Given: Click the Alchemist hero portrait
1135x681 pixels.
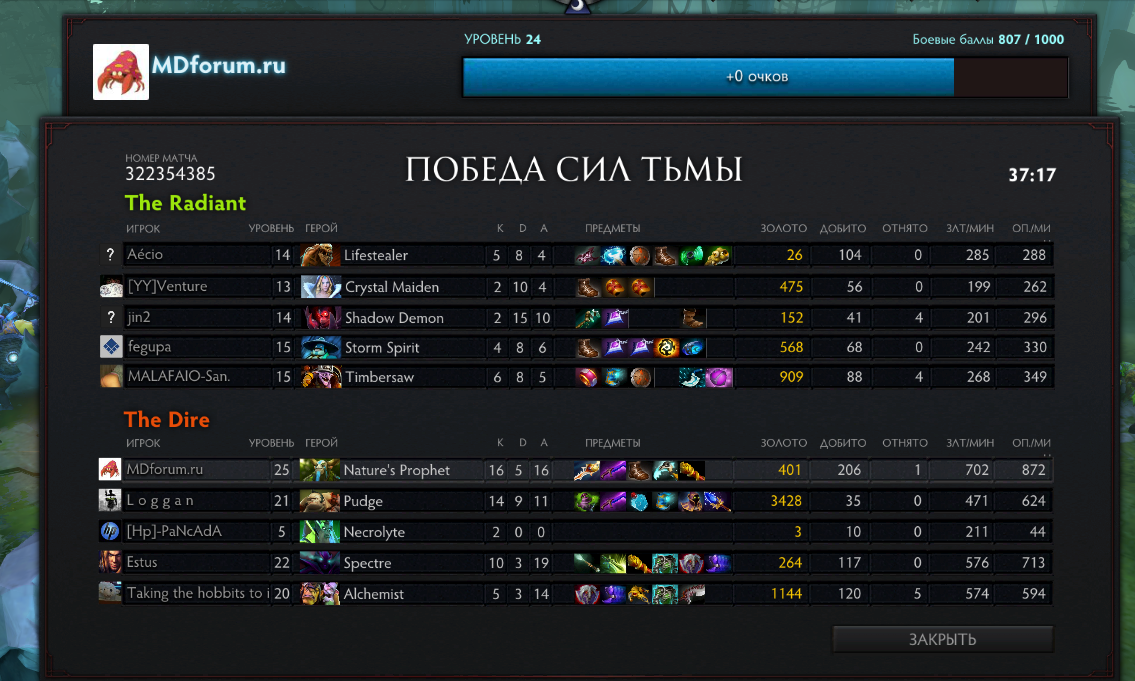Looking at the screenshot, I should click(320, 594).
